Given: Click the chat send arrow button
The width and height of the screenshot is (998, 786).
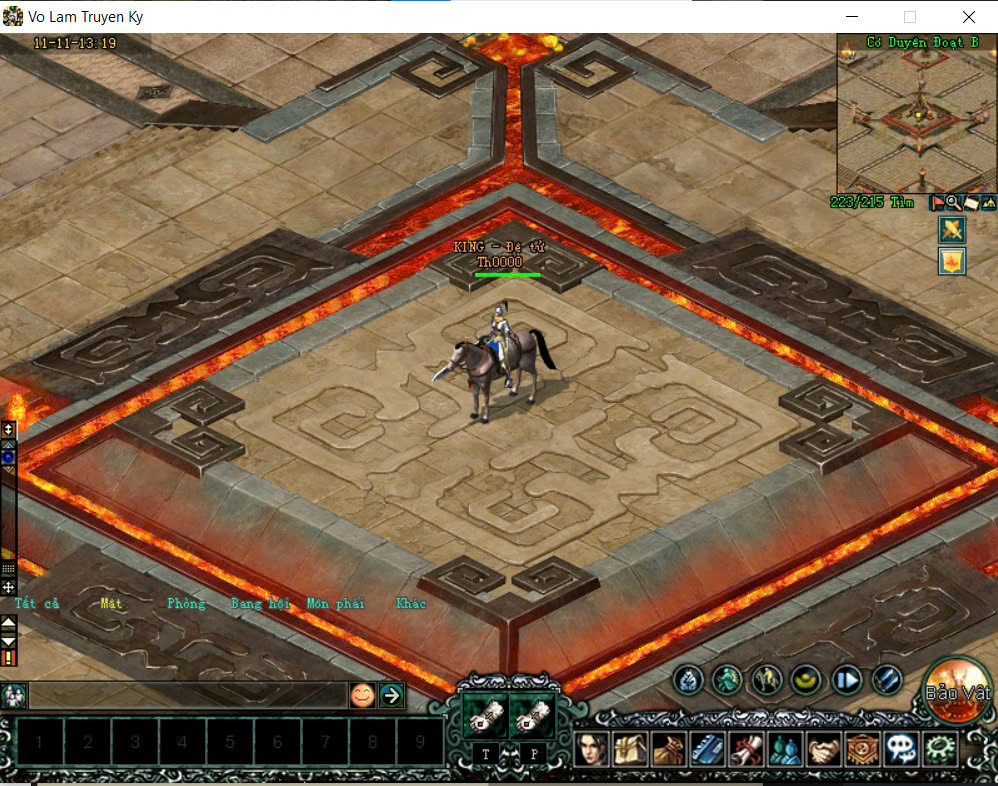Looking at the screenshot, I should click(391, 695).
